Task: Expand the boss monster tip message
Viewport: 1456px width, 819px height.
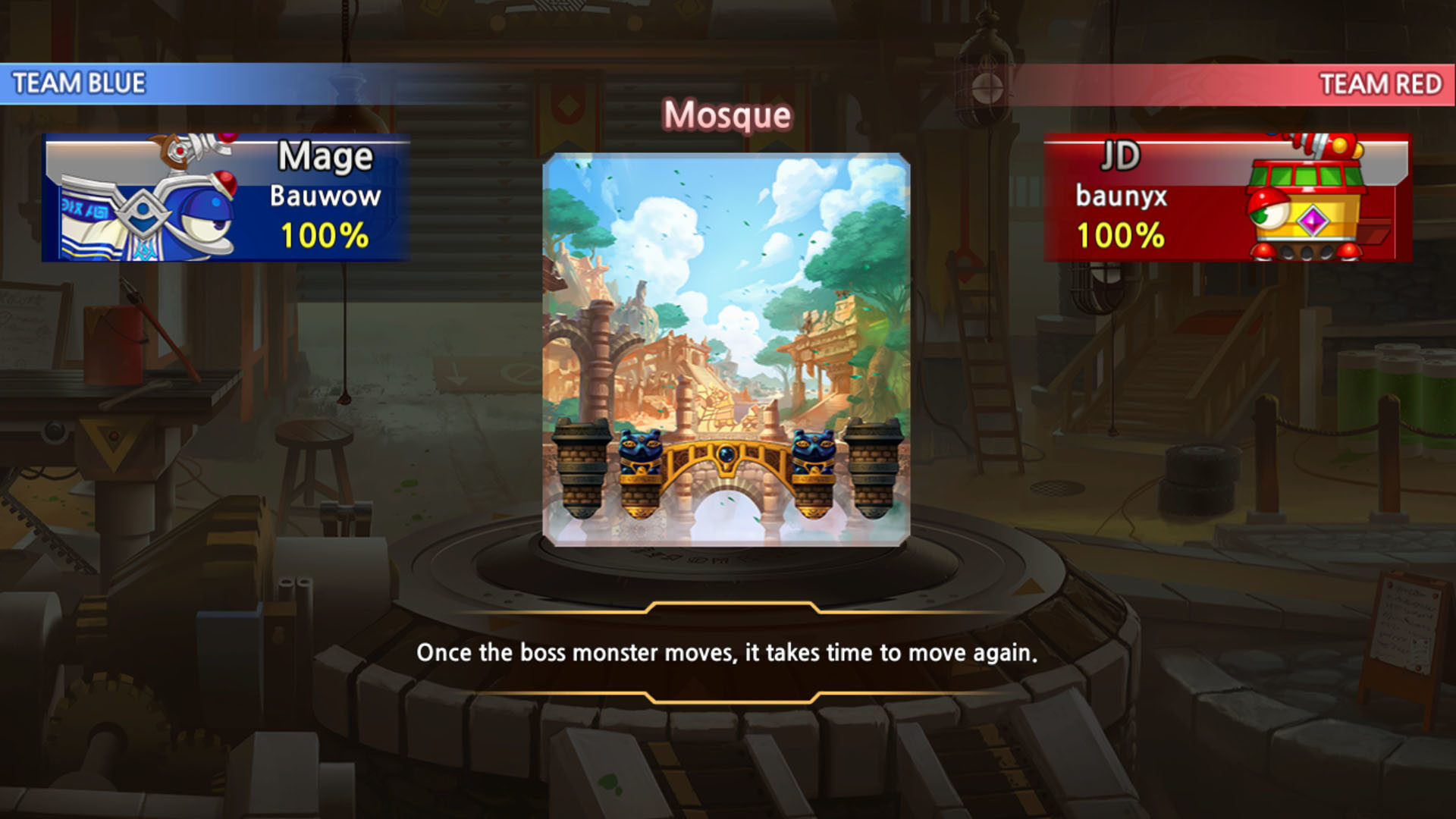Action: click(726, 651)
